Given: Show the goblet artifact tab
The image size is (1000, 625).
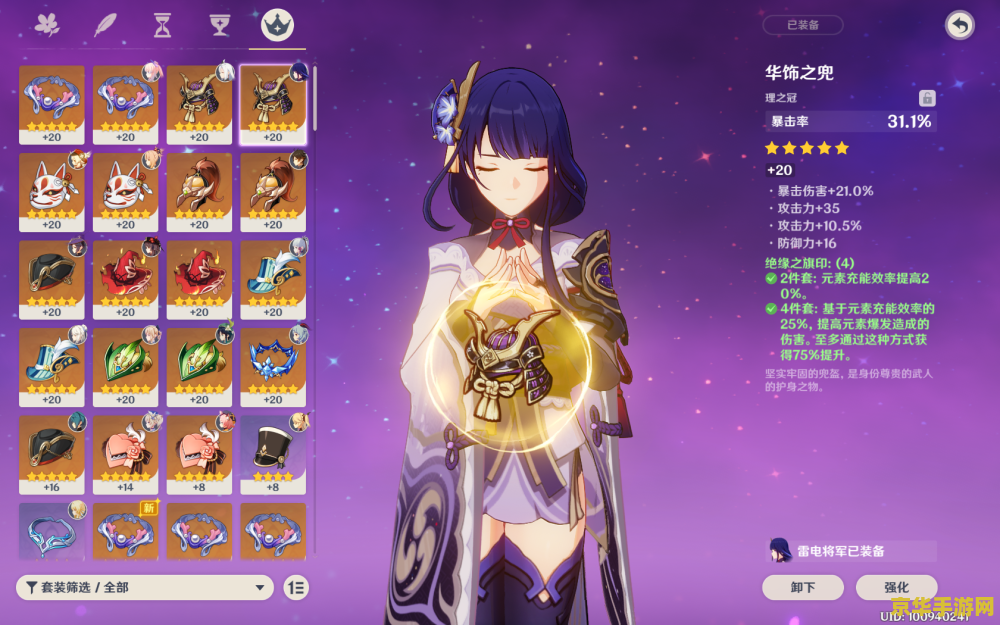Looking at the screenshot, I should click(x=220, y=25).
